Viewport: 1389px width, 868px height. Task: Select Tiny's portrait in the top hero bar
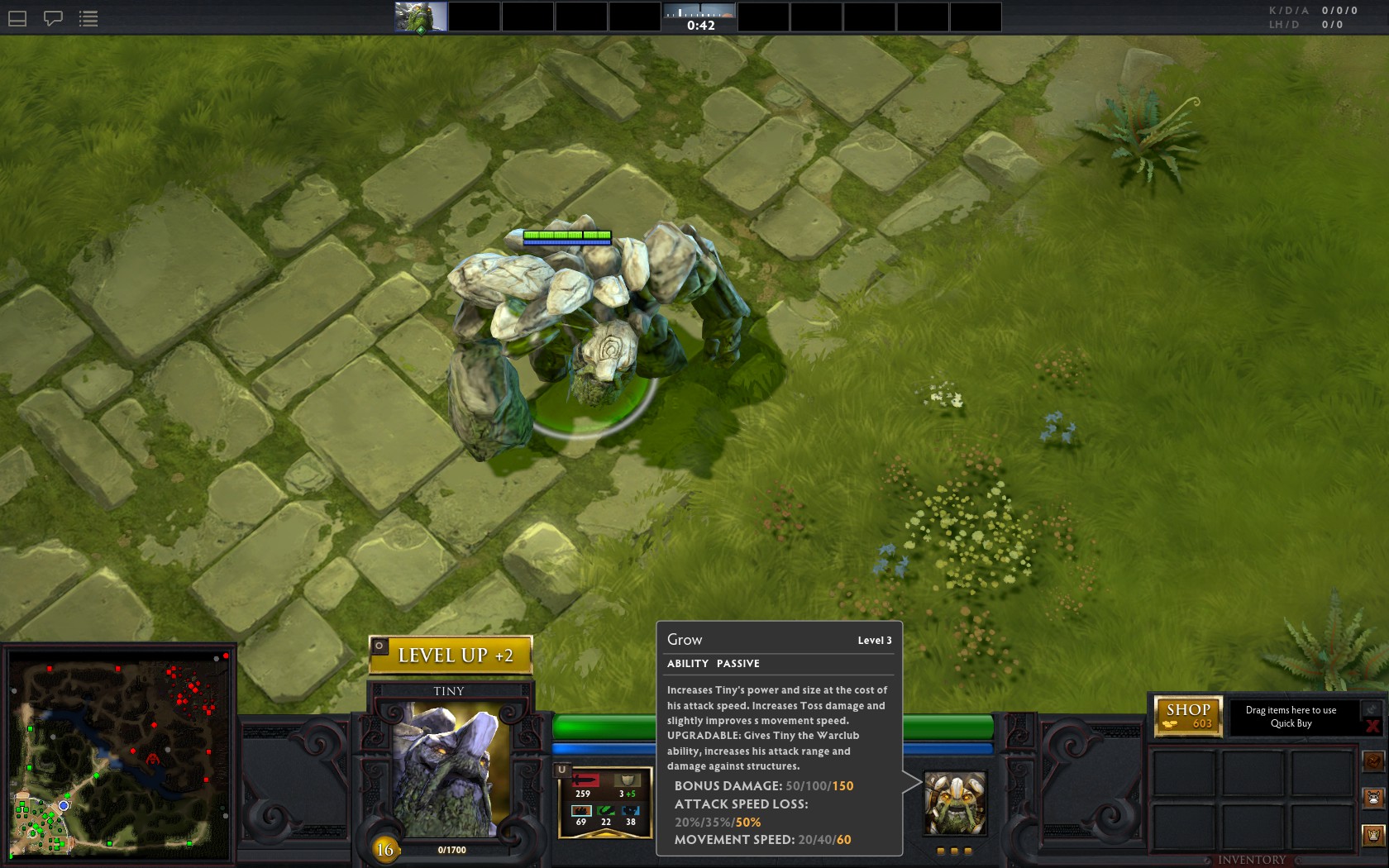coord(421,17)
